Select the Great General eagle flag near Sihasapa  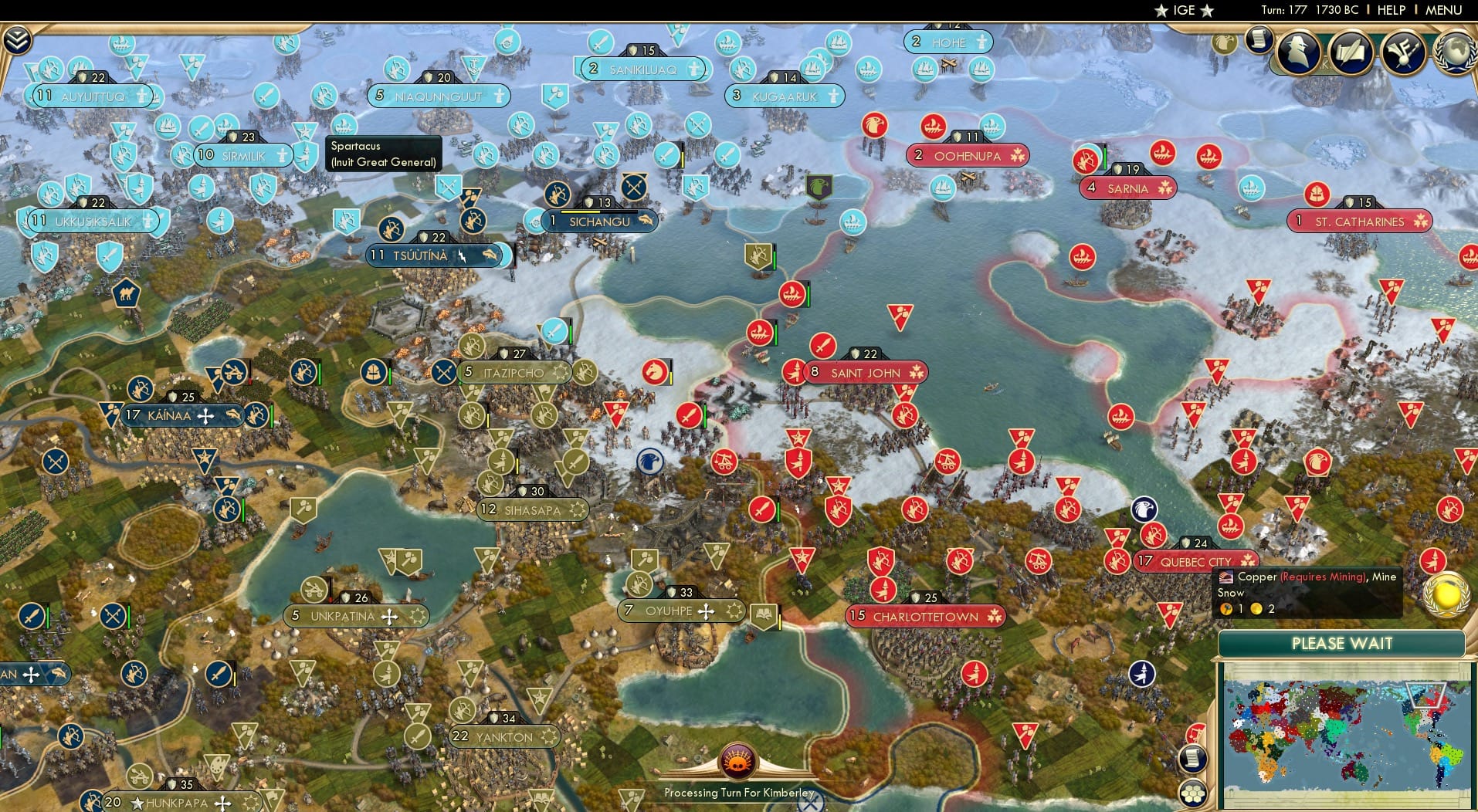pos(651,459)
